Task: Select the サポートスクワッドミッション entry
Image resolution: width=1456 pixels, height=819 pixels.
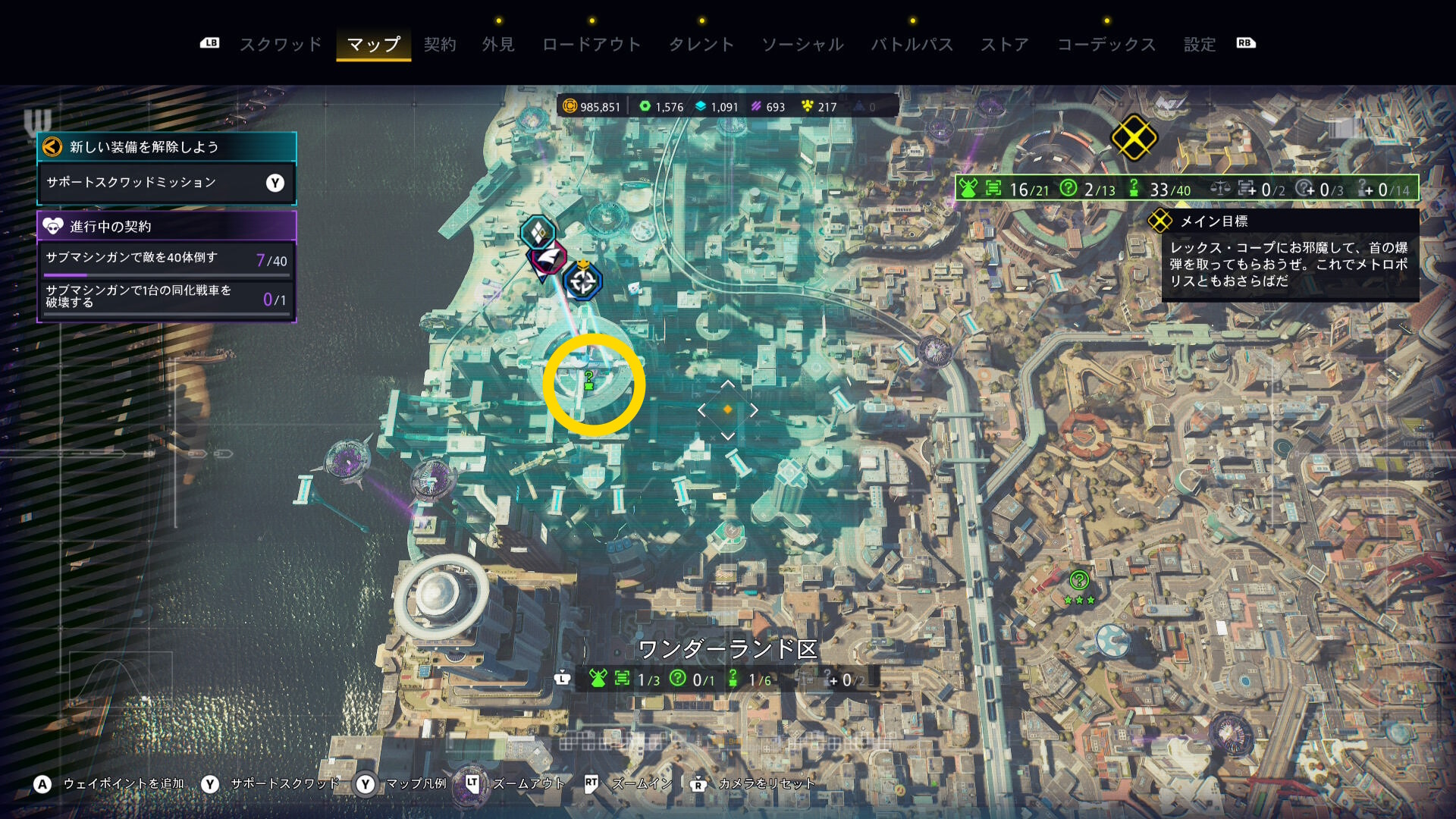Action: [x=166, y=183]
